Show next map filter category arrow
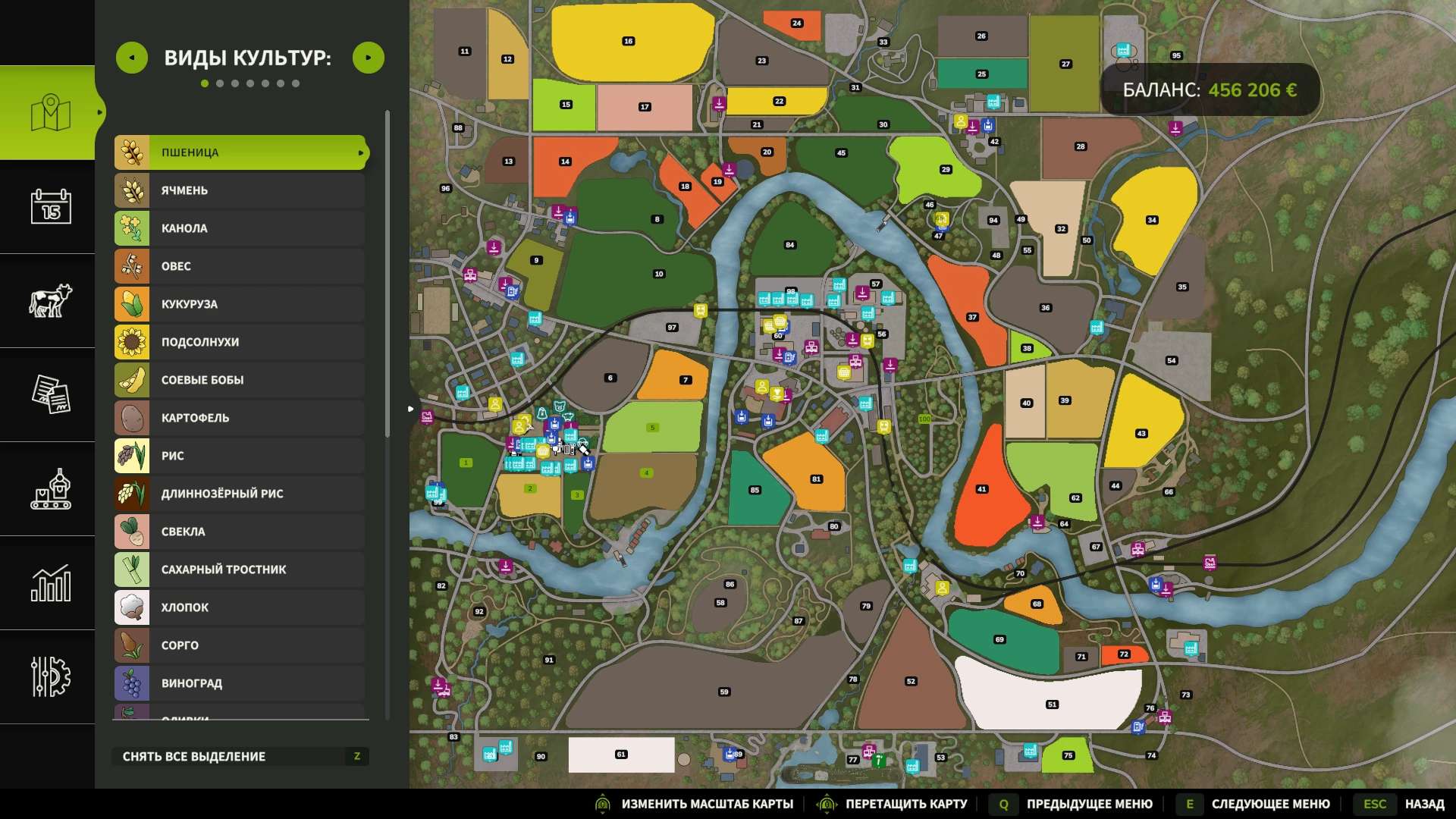The image size is (1456, 819). (369, 58)
